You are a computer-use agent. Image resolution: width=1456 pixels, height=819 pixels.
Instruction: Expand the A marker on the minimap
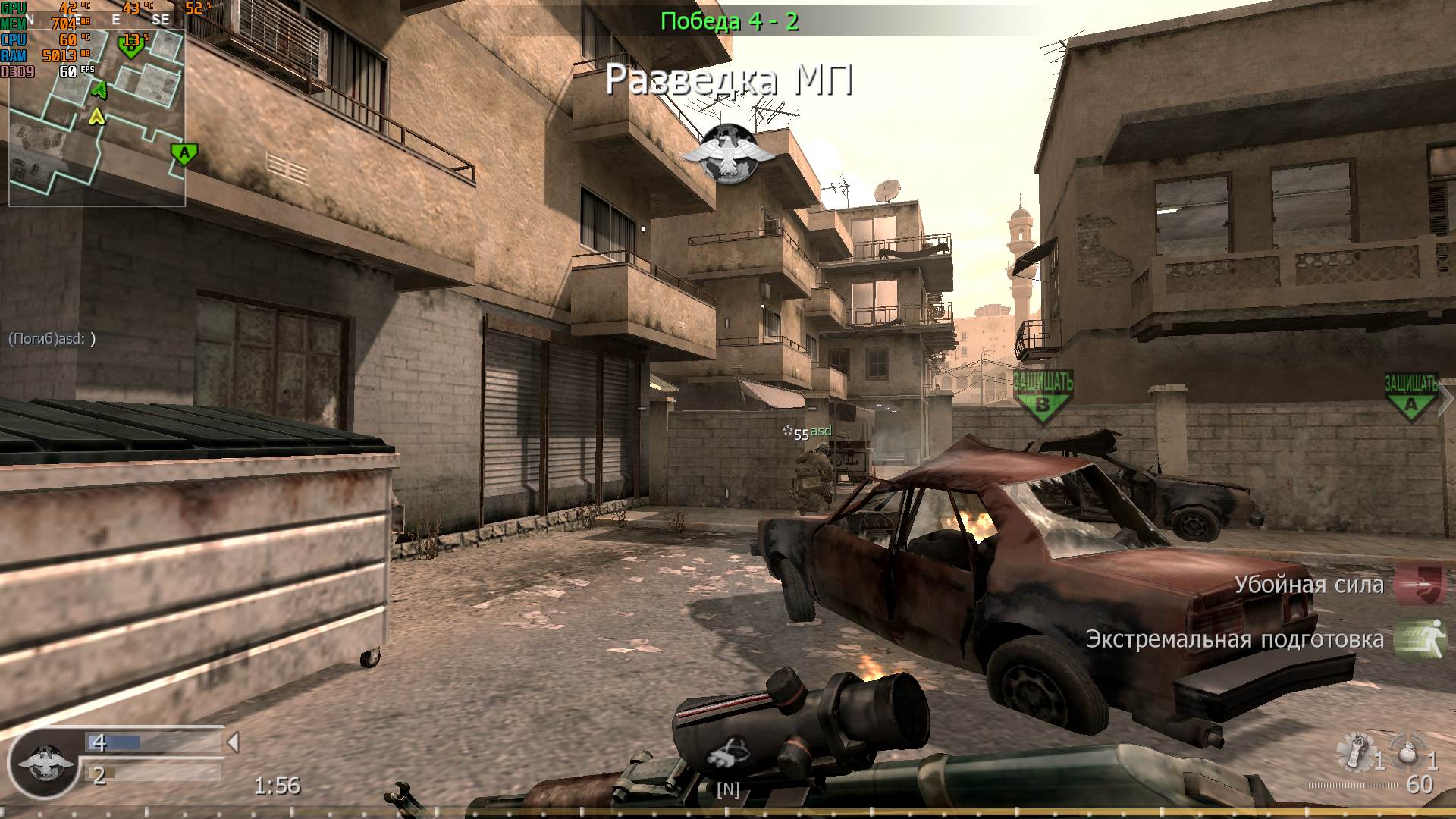coord(184,153)
